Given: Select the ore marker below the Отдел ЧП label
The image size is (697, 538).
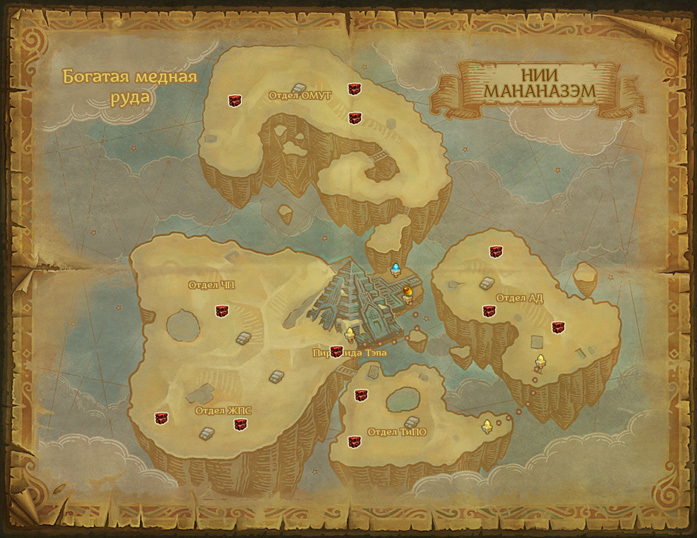Looking at the screenshot, I should coord(221,311).
